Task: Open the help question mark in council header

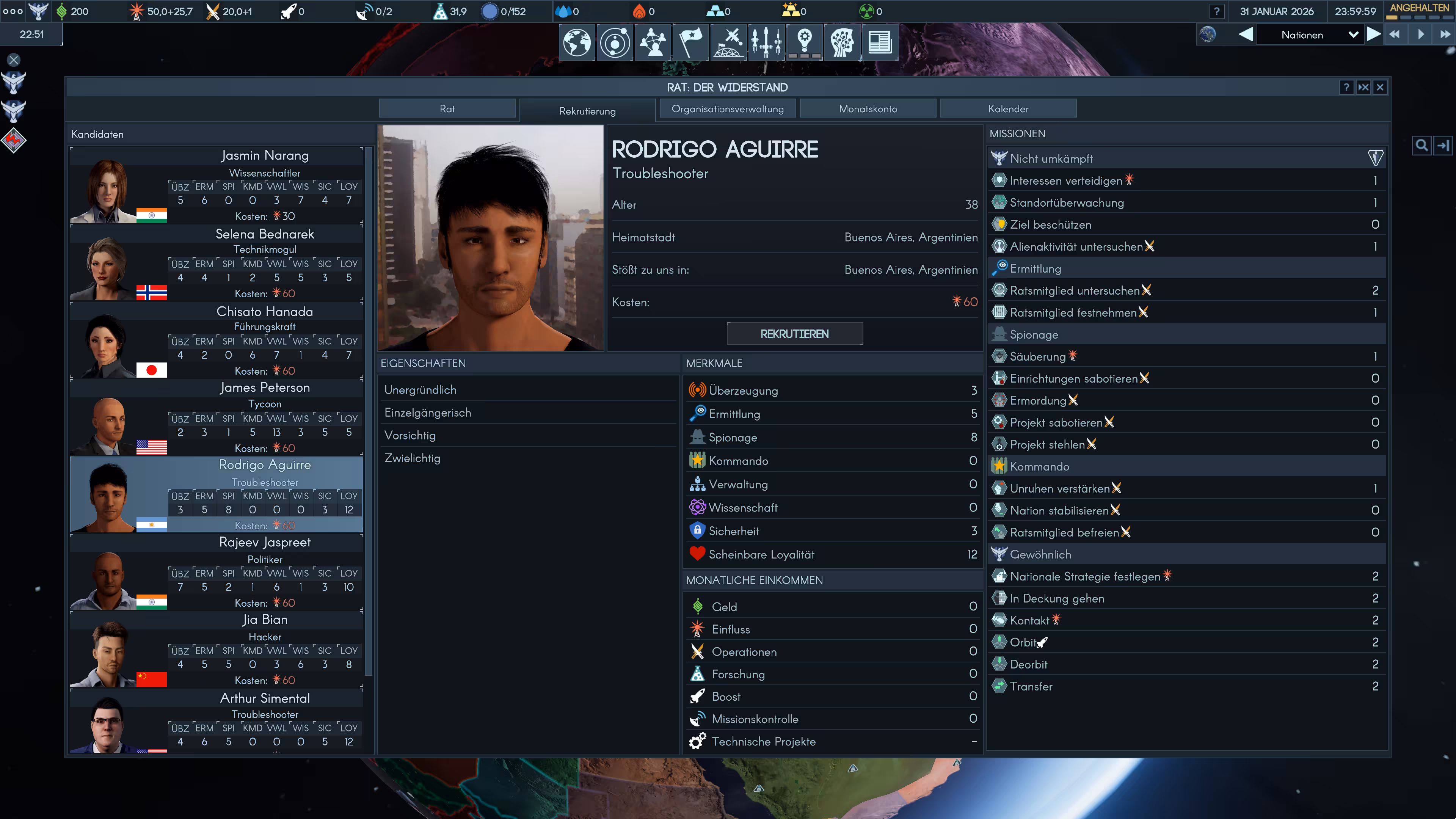Action: tap(1346, 87)
